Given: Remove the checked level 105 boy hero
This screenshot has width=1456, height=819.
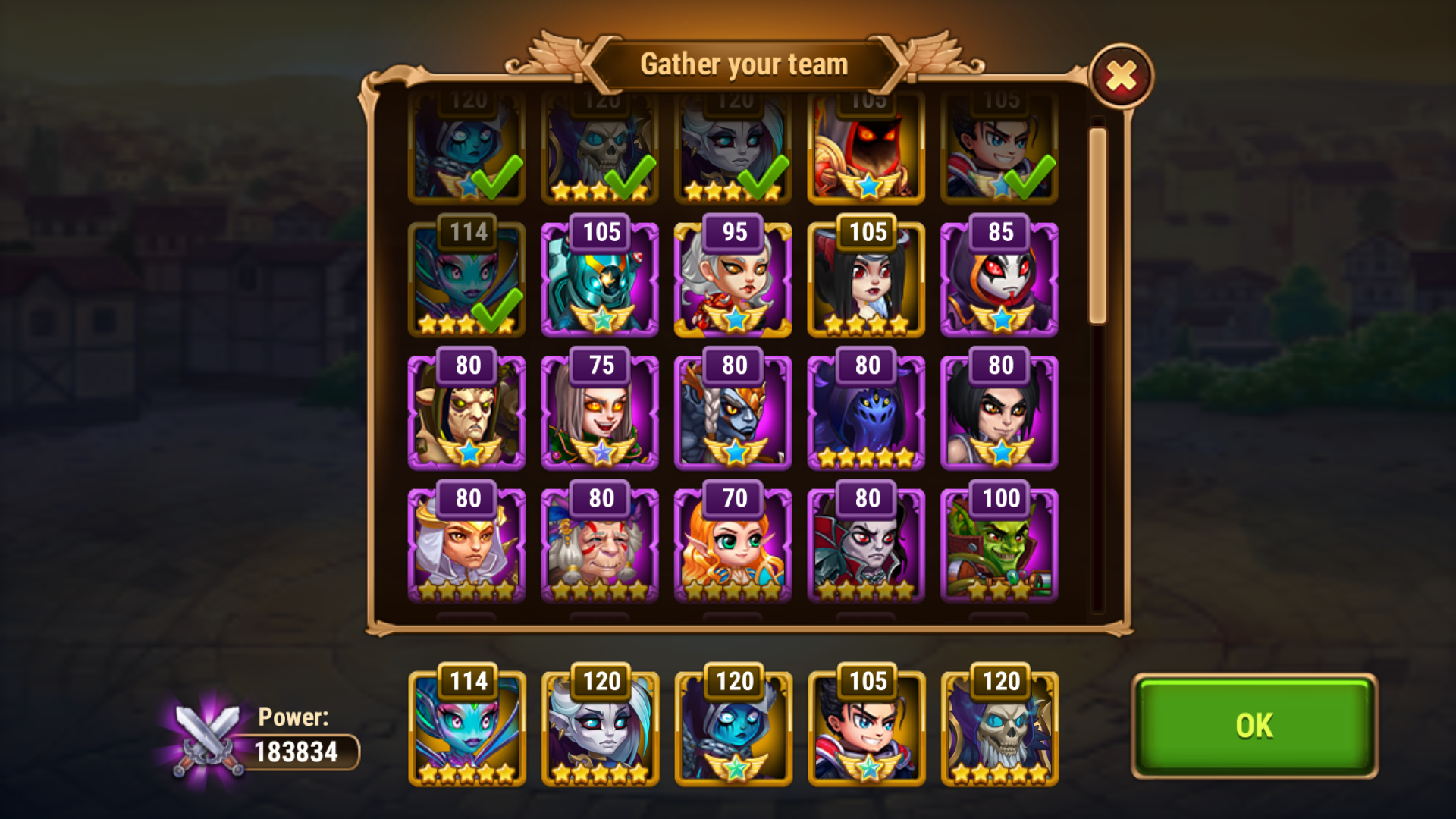Looking at the screenshot, I should pyautogui.click(x=998, y=152).
